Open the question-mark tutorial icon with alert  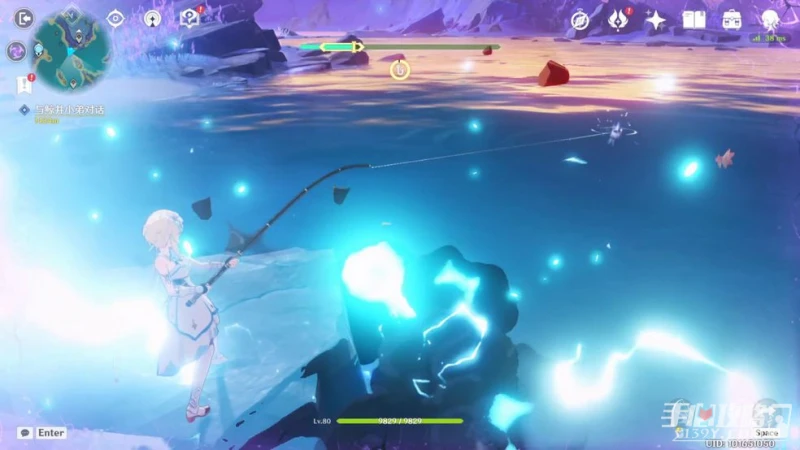coord(189,17)
